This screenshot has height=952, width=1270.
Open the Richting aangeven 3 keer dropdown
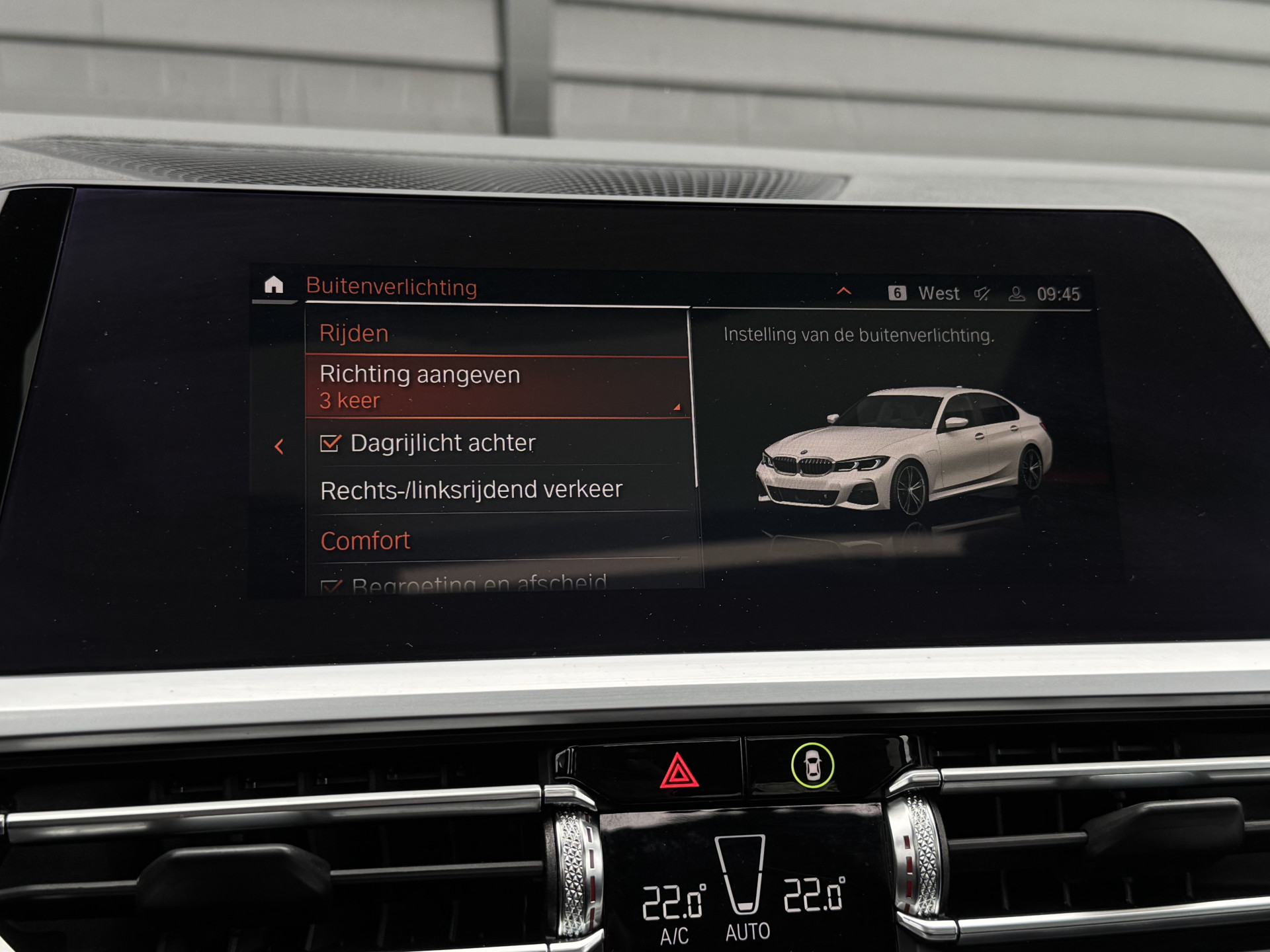(496, 387)
